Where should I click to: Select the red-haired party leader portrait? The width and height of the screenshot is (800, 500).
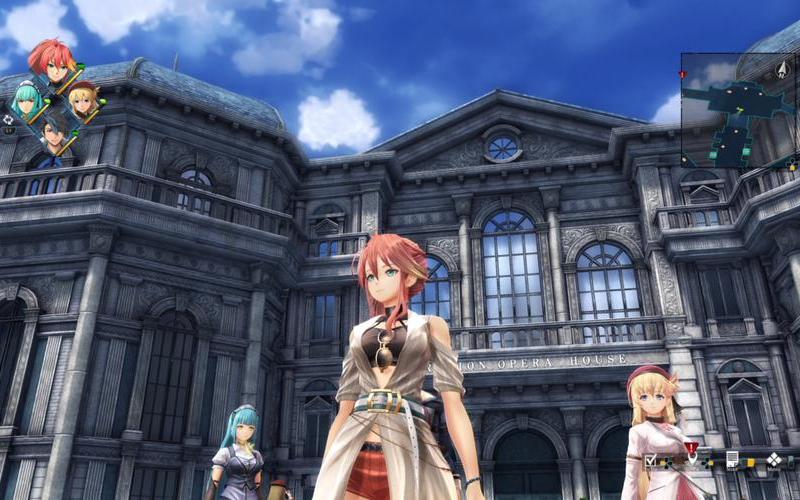tap(52, 61)
